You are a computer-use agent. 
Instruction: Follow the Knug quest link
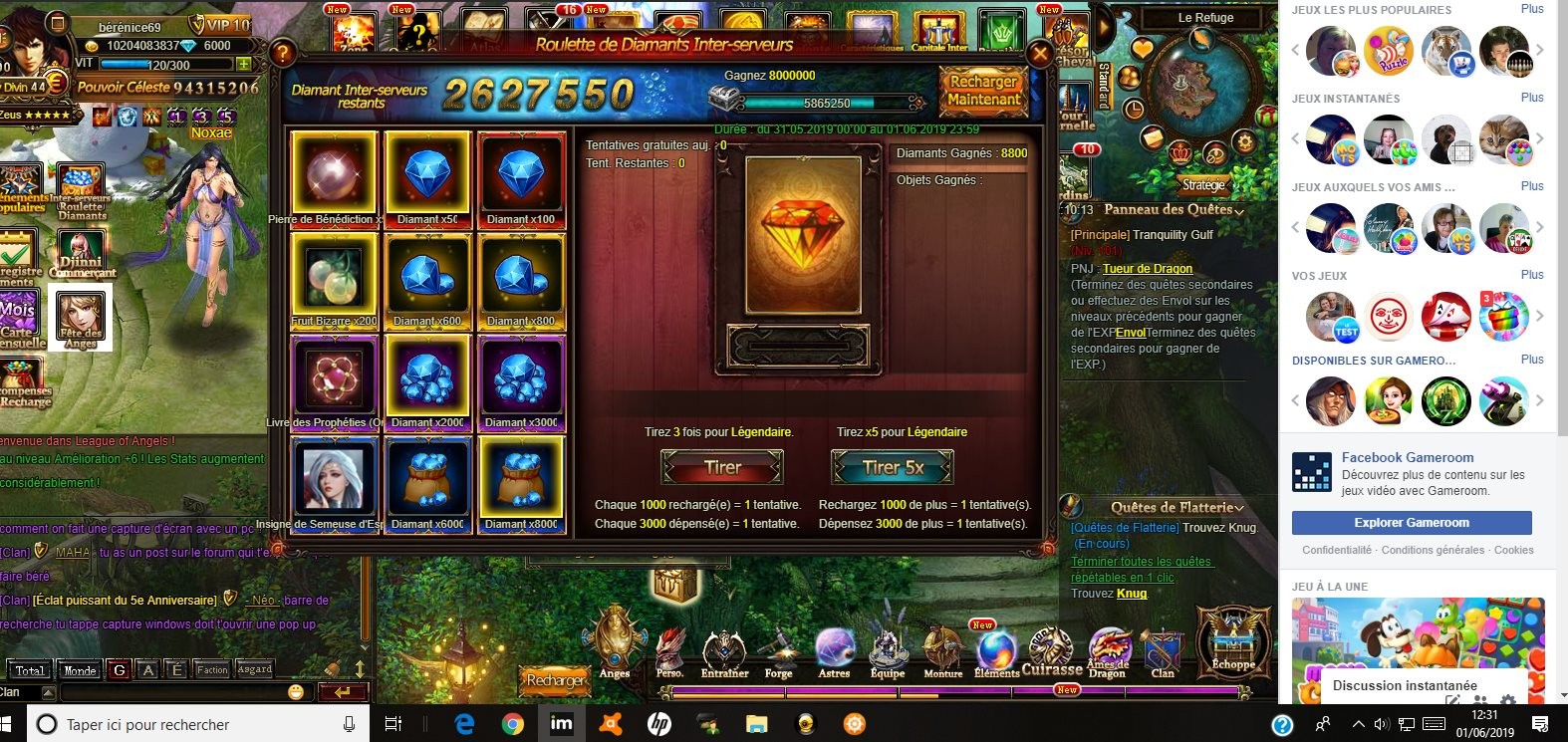1132,594
